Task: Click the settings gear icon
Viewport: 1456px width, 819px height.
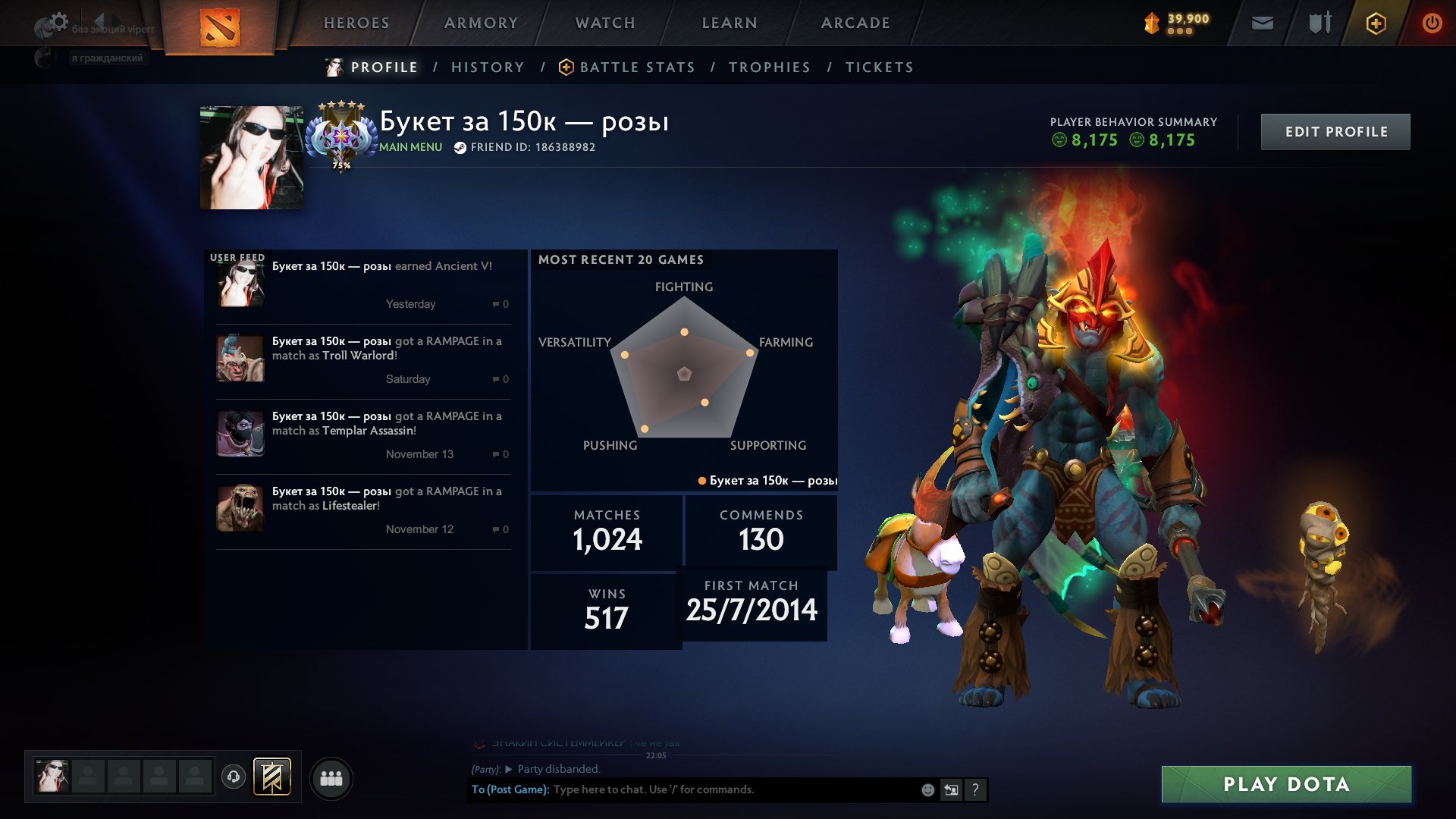Action: point(59,20)
